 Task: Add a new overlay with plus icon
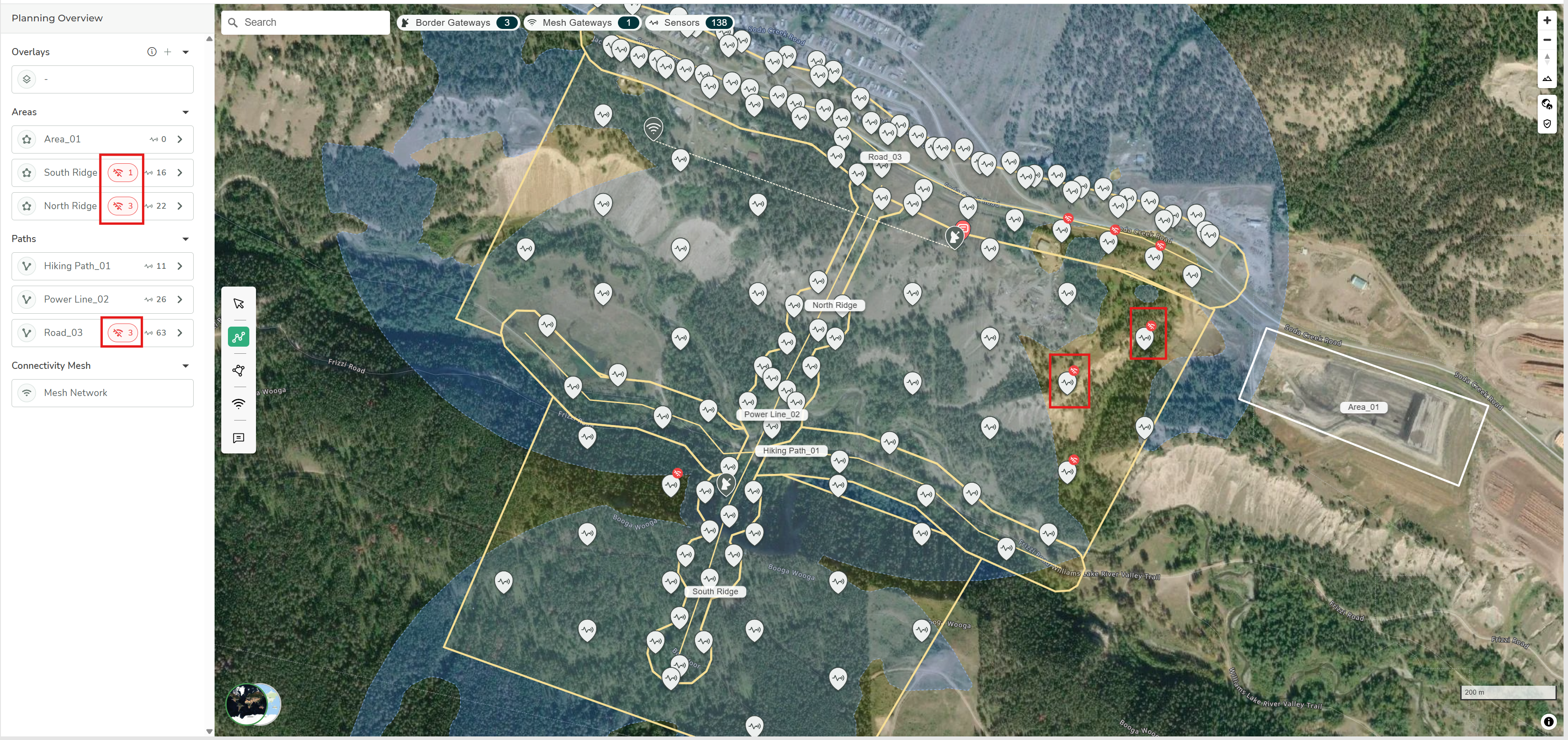point(168,52)
